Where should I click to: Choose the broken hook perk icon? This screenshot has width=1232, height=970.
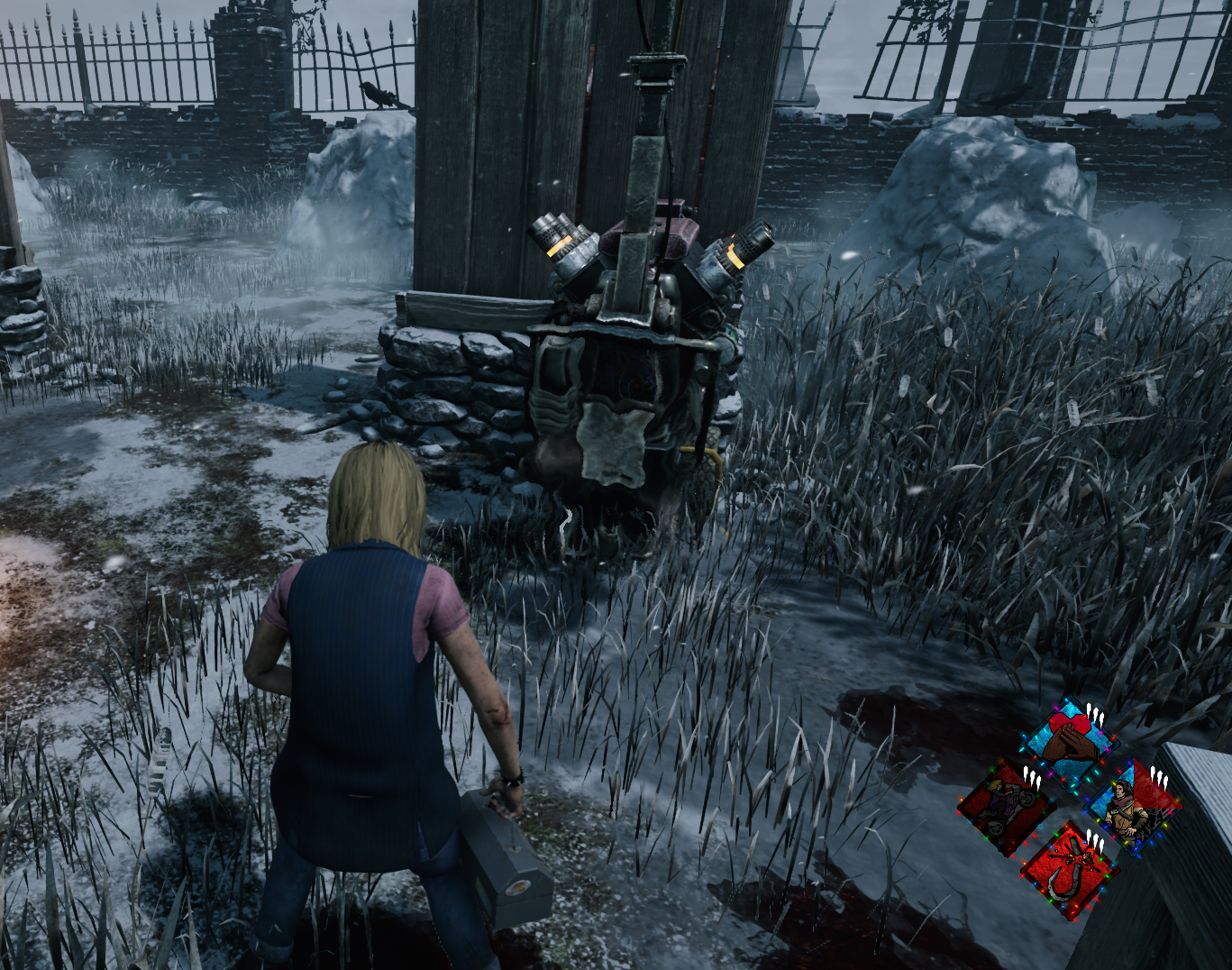(x=1070, y=870)
